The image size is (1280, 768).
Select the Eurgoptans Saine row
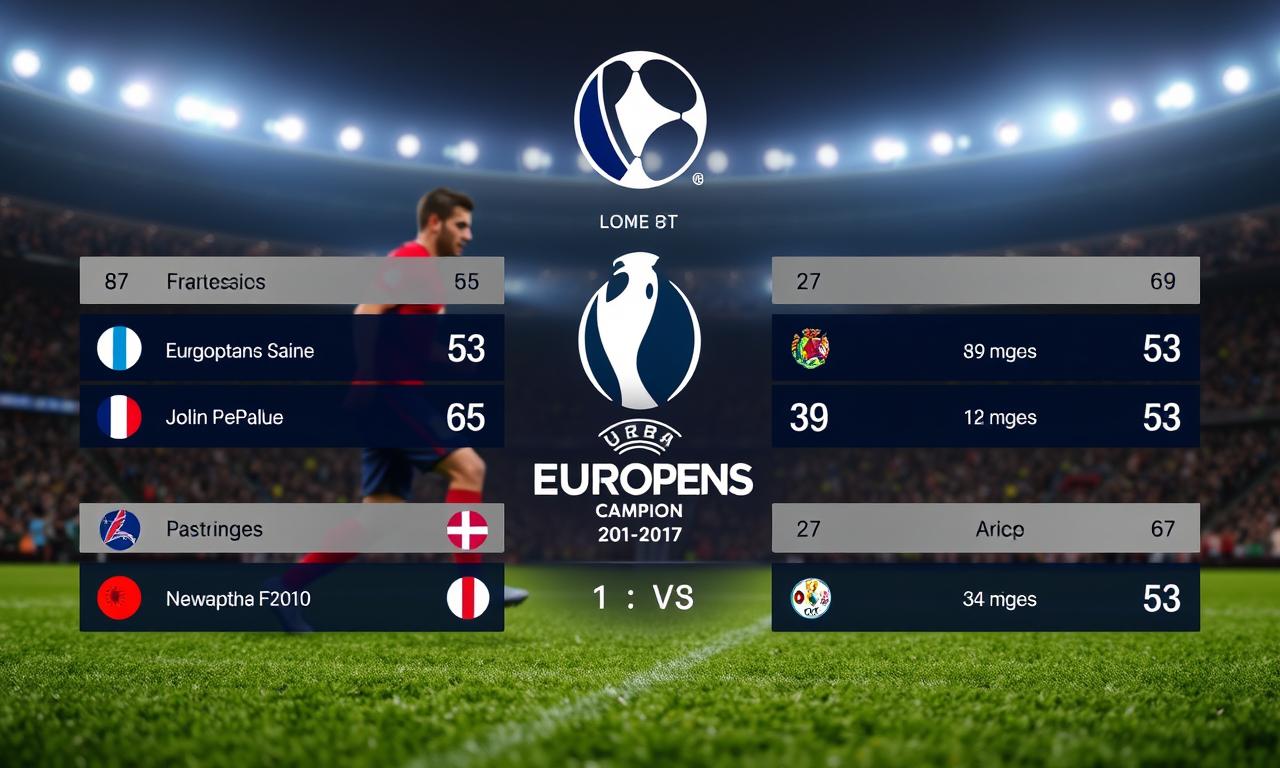click(x=291, y=349)
